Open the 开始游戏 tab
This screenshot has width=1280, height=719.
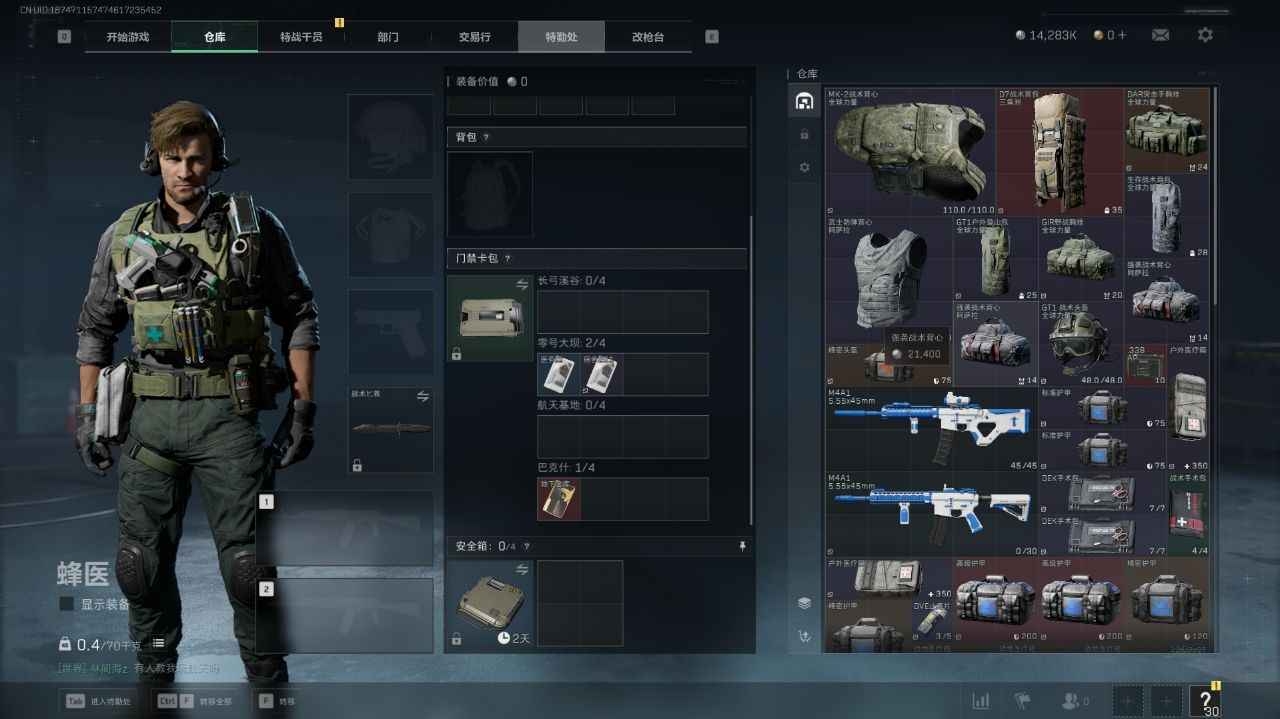[x=128, y=37]
